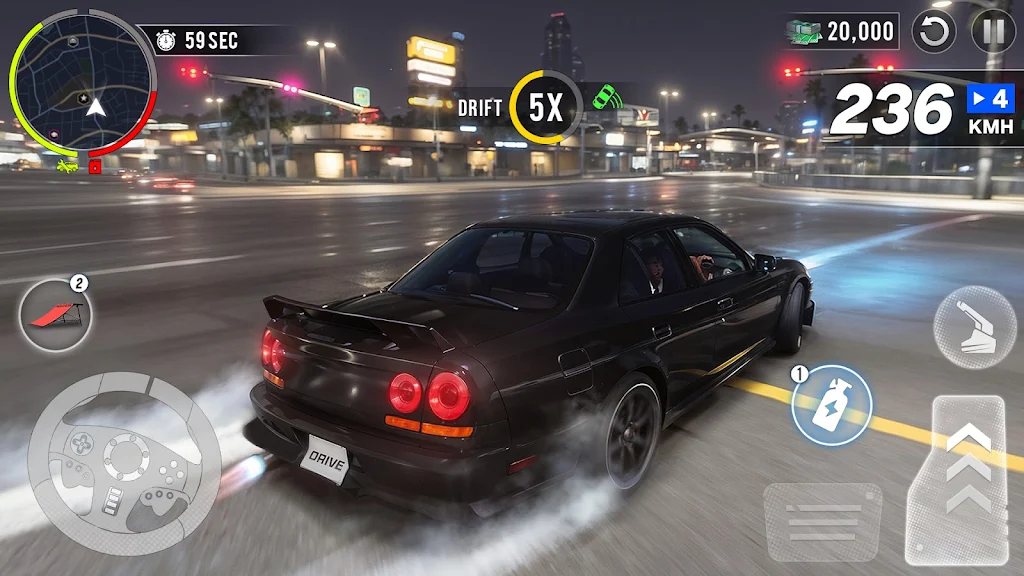This screenshot has width=1024, height=576.
Task: Pull the handbrake button
Action: coord(975,327)
